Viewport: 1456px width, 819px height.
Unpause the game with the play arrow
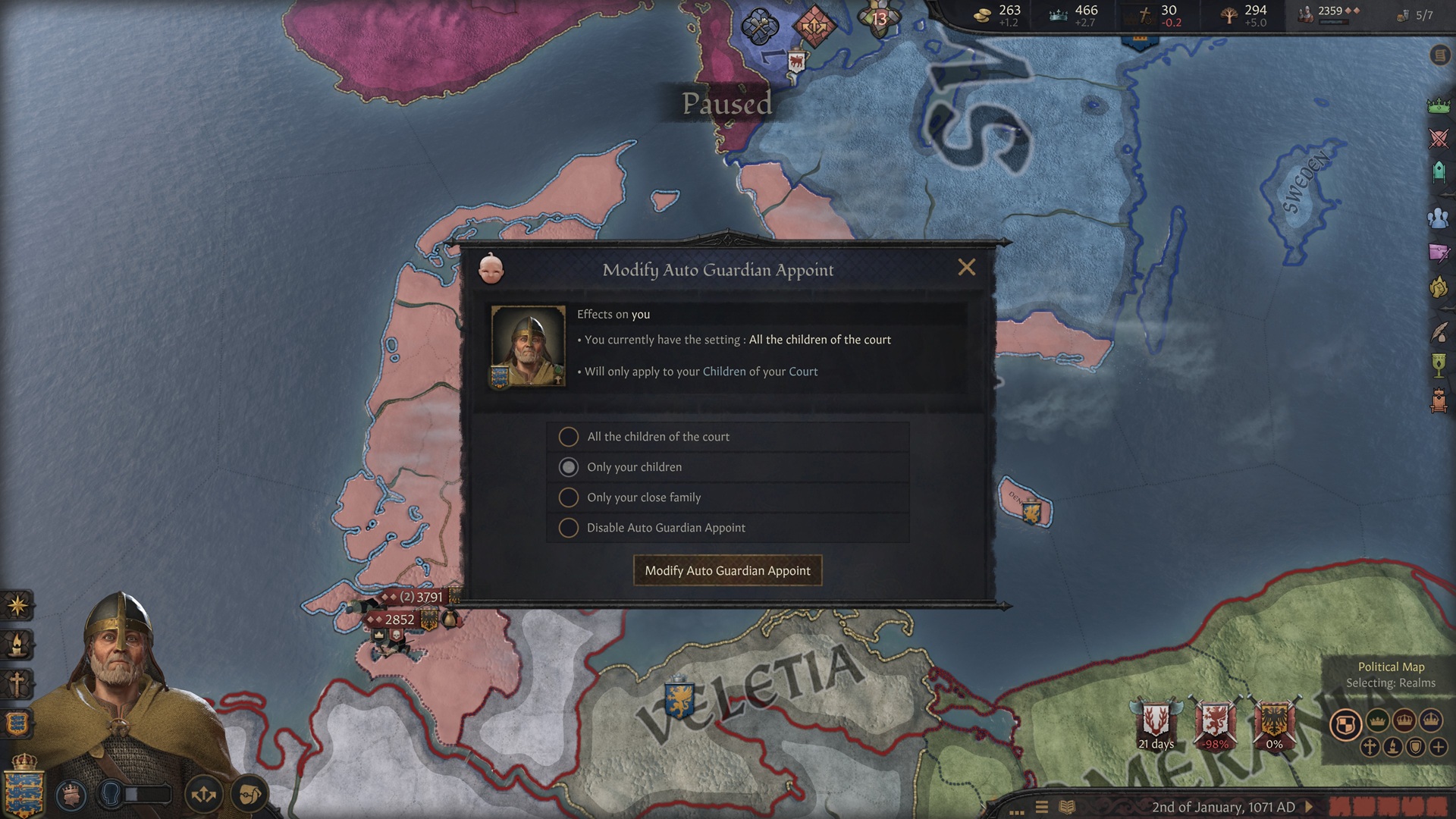tap(1310, 807)
